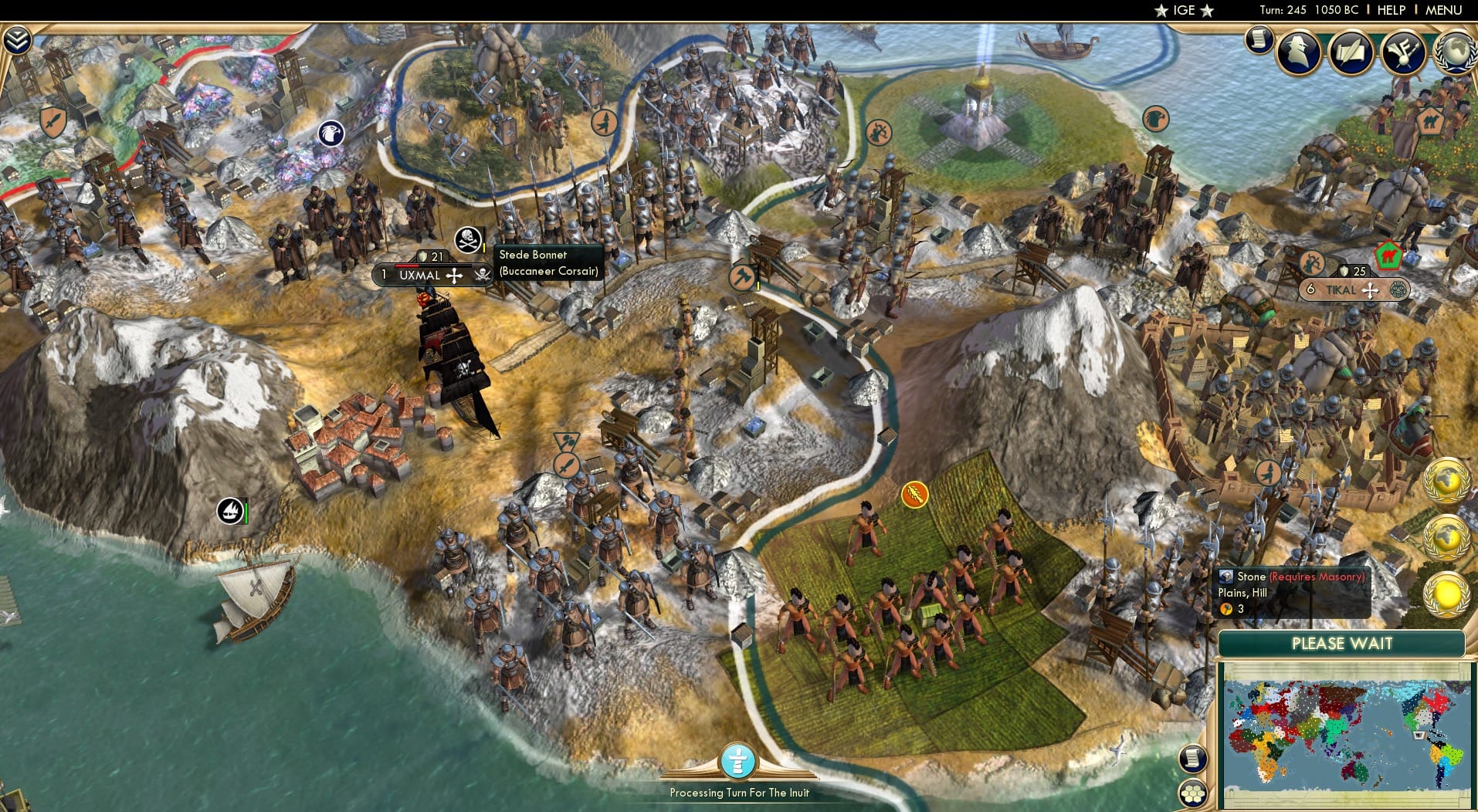Click the harbor ship icon near the coast
Viewport: 1478px width, 812px height.
pyautogui.click(x=231, y=511)
